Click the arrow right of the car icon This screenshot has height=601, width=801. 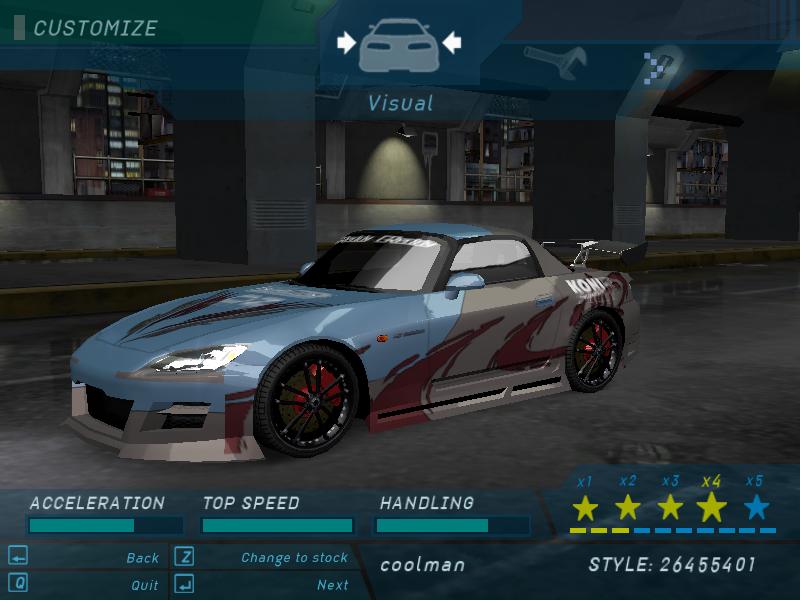tap(451, 42)
